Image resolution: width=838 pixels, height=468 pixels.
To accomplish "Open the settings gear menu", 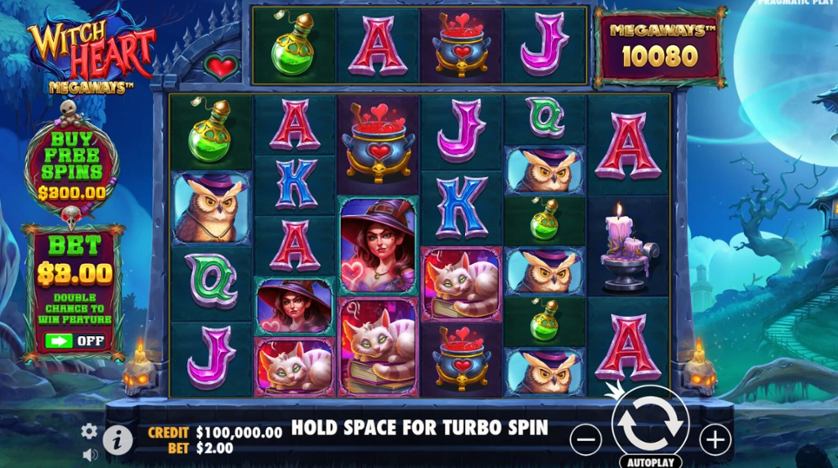I will (89, 430).
